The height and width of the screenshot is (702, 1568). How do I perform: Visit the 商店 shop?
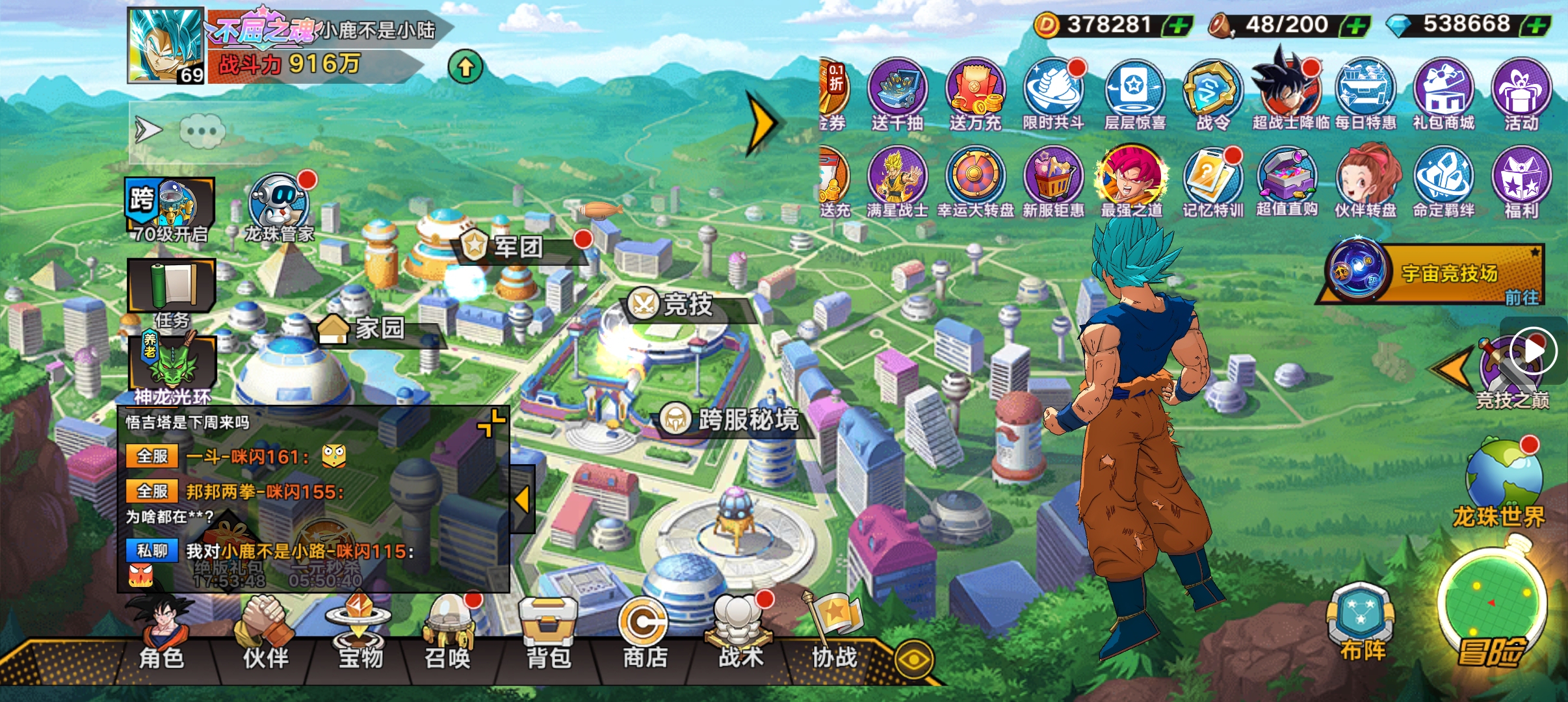click(x=644, y=634)
